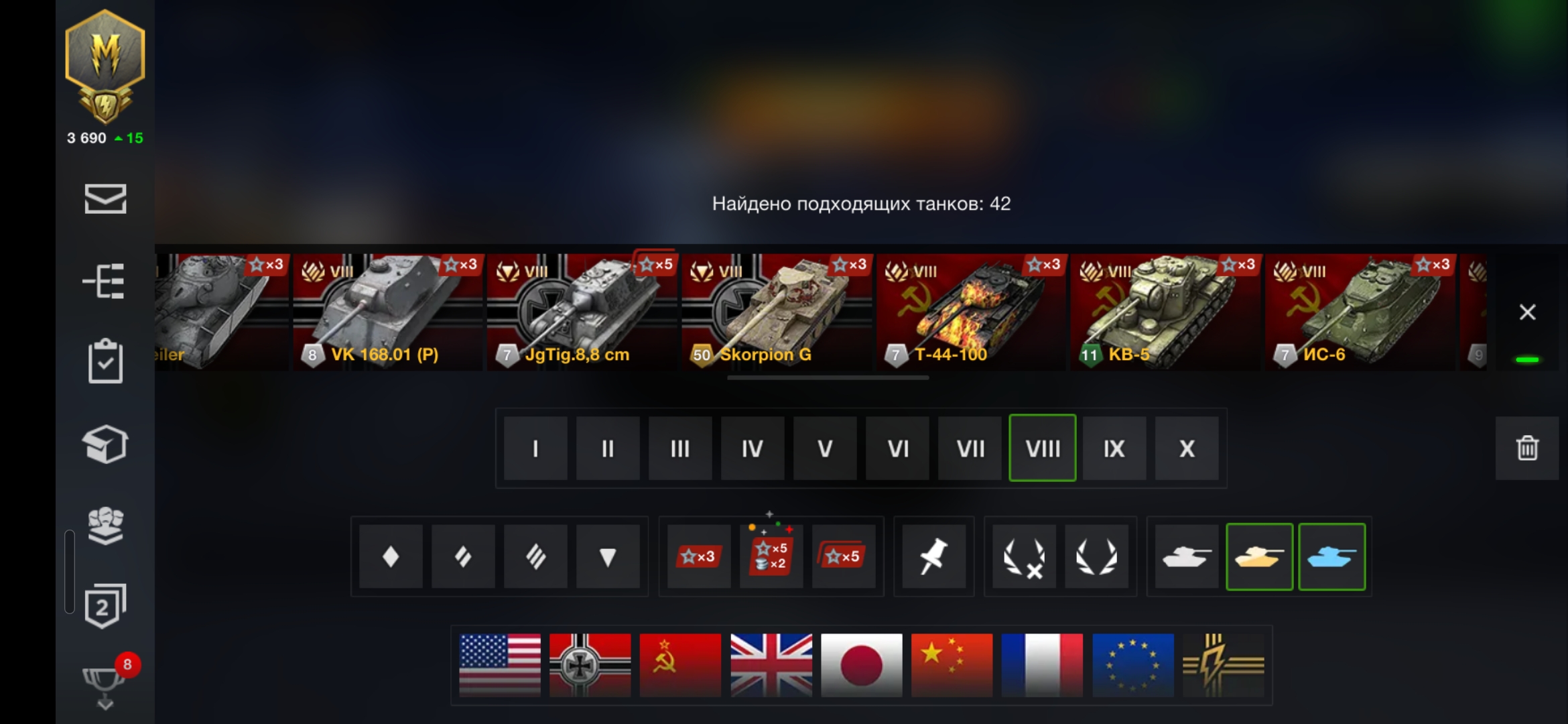Toggle the blue collector tank filter

1331,556
